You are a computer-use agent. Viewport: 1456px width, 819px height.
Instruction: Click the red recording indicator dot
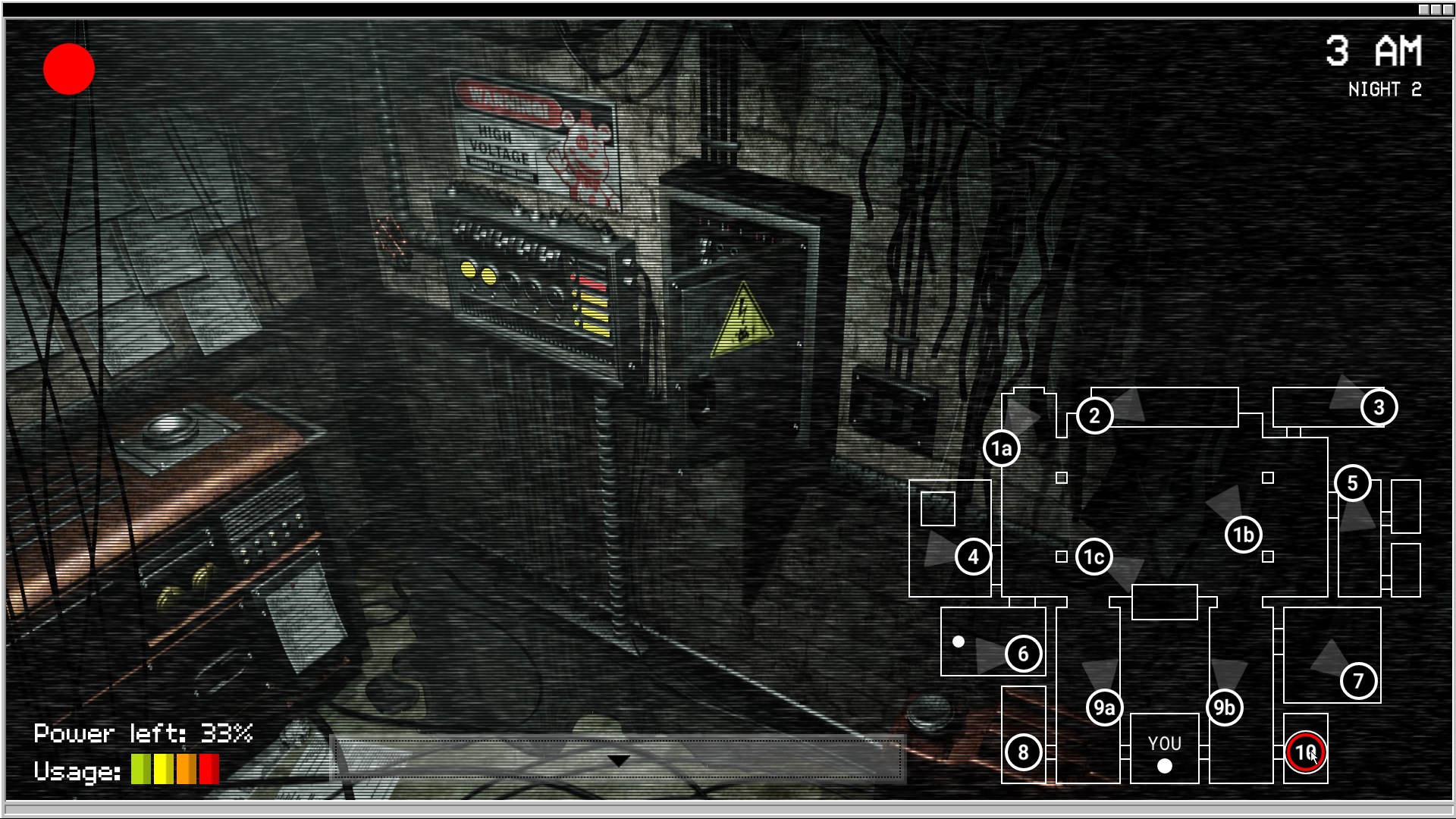point(69,70)
